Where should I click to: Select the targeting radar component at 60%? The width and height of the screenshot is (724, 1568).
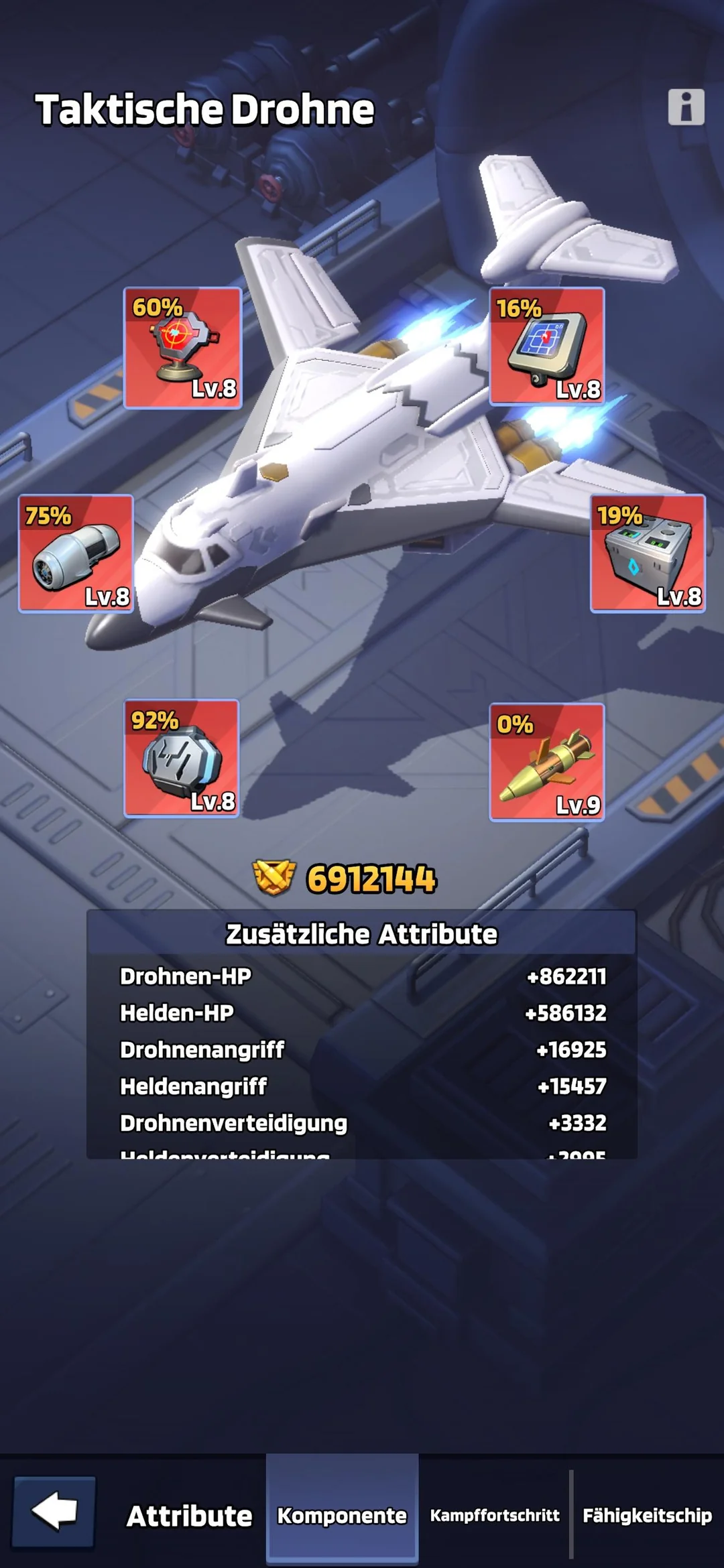point(182,348)
